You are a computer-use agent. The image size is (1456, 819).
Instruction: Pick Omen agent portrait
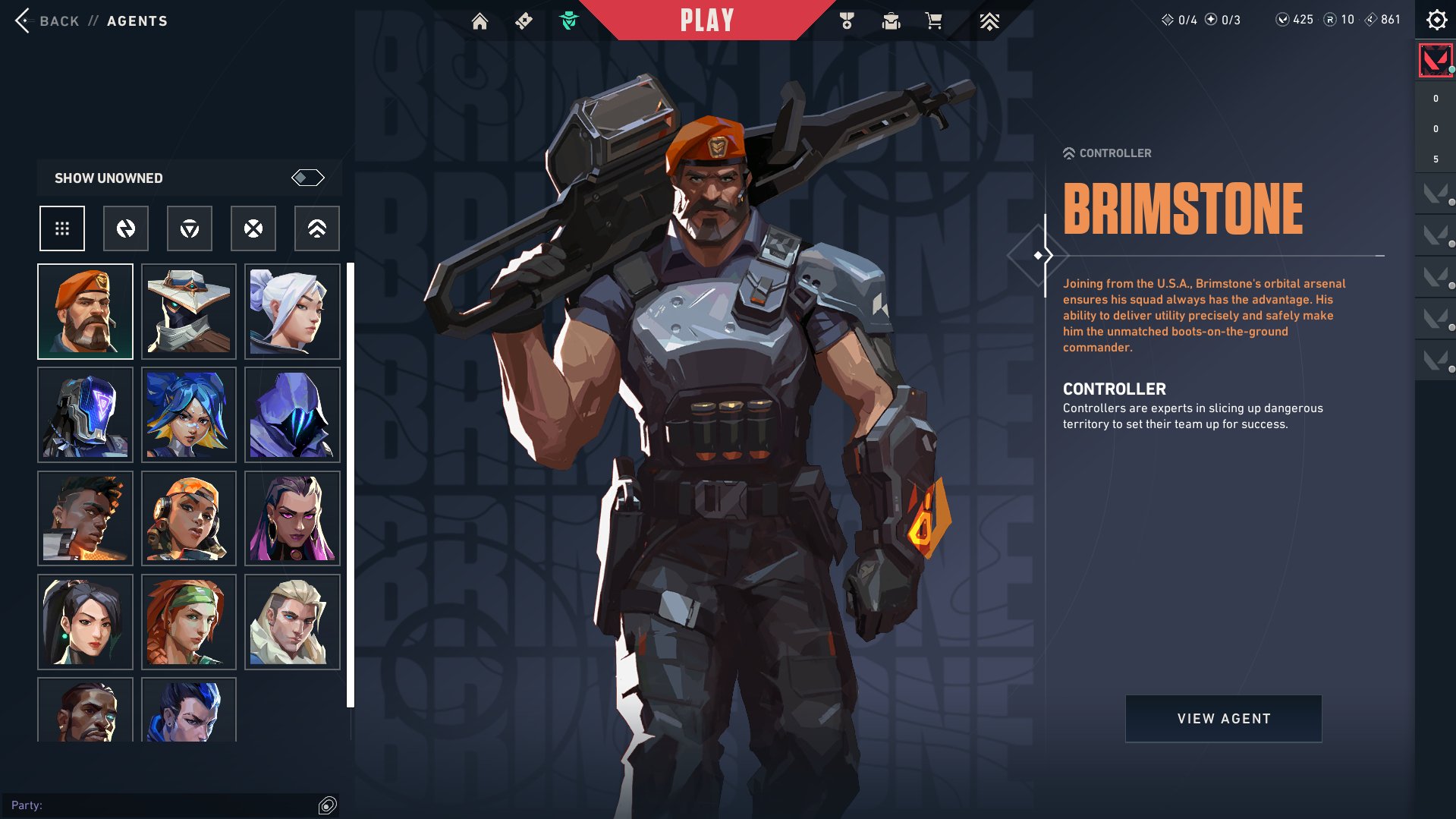tap(292, 414)
